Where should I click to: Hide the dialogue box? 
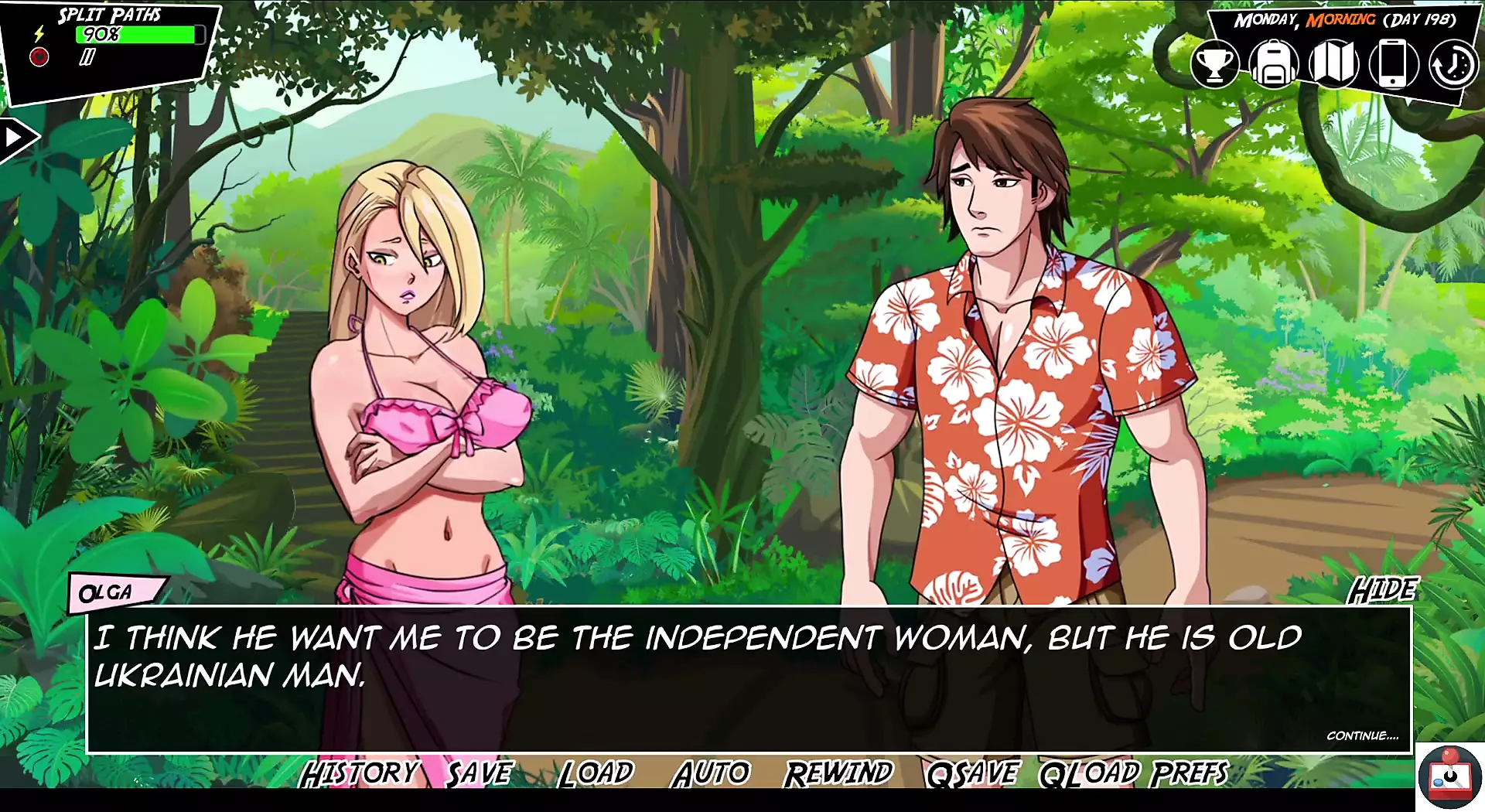point(1383,590)
